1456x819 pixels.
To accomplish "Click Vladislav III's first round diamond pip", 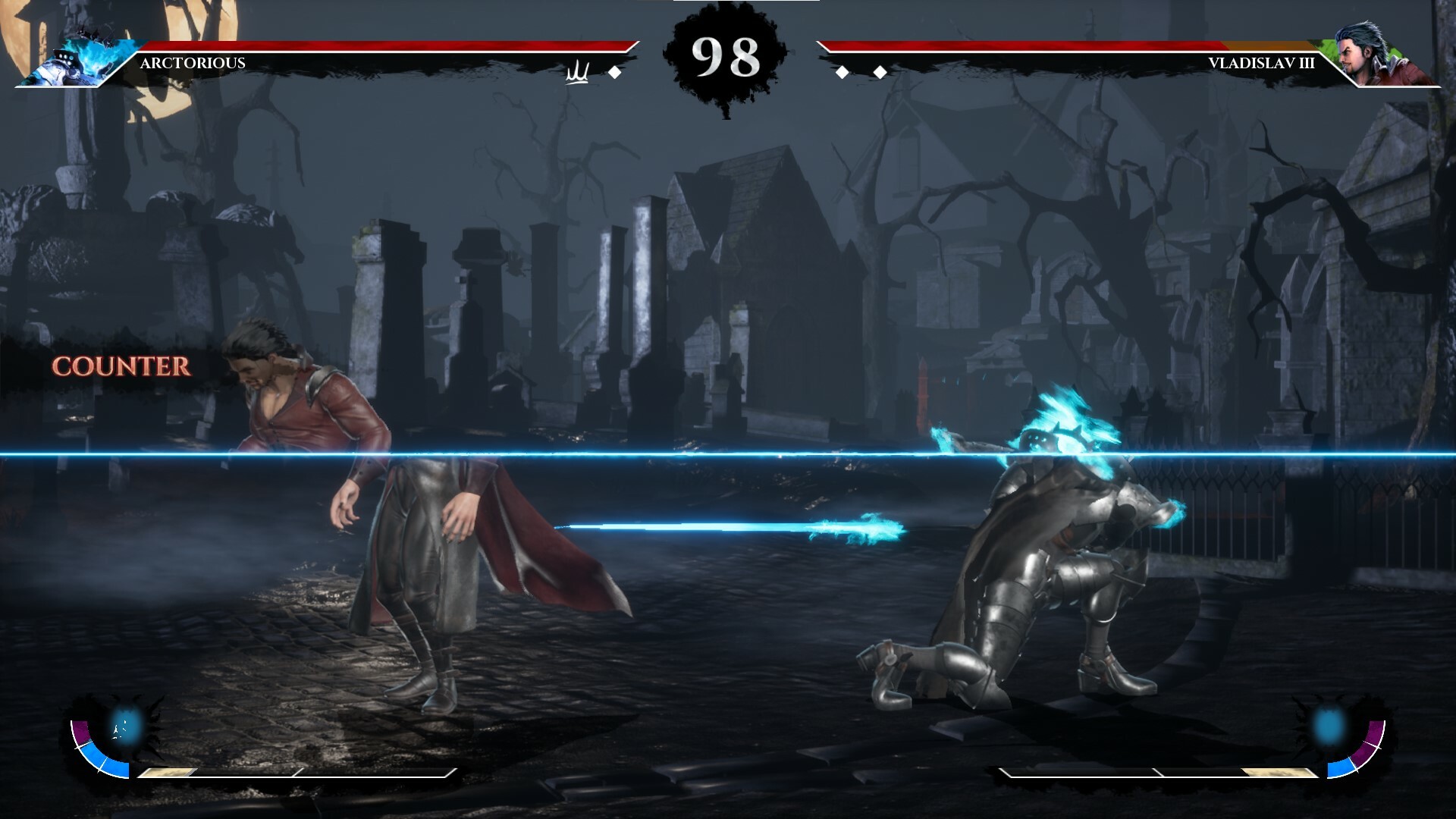I will 843,72.
